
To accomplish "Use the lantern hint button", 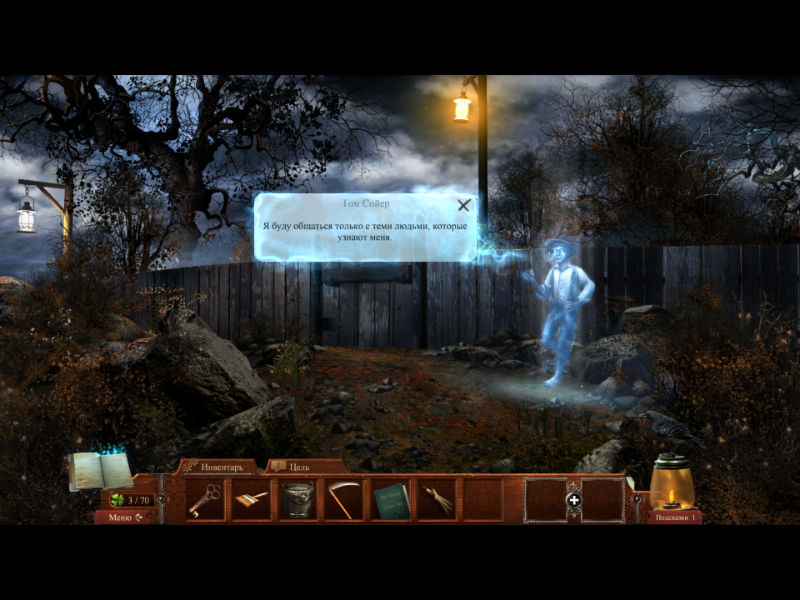I will pos(672,486).
